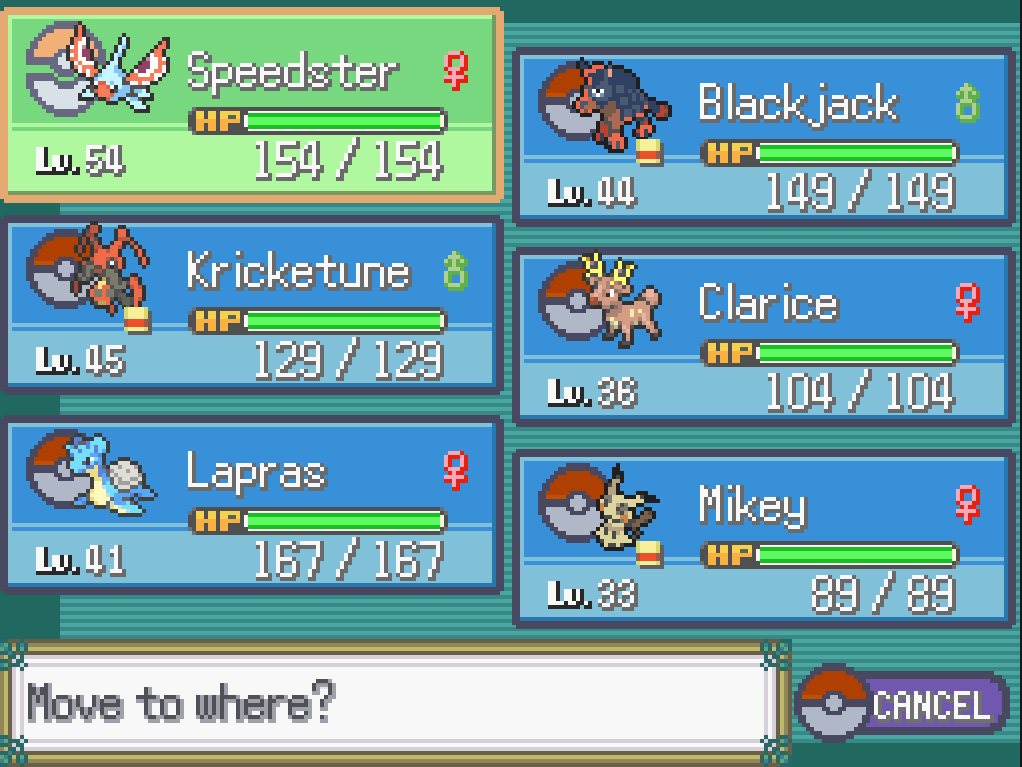Move to Blackjack's party slot

(x=764, y=136)
